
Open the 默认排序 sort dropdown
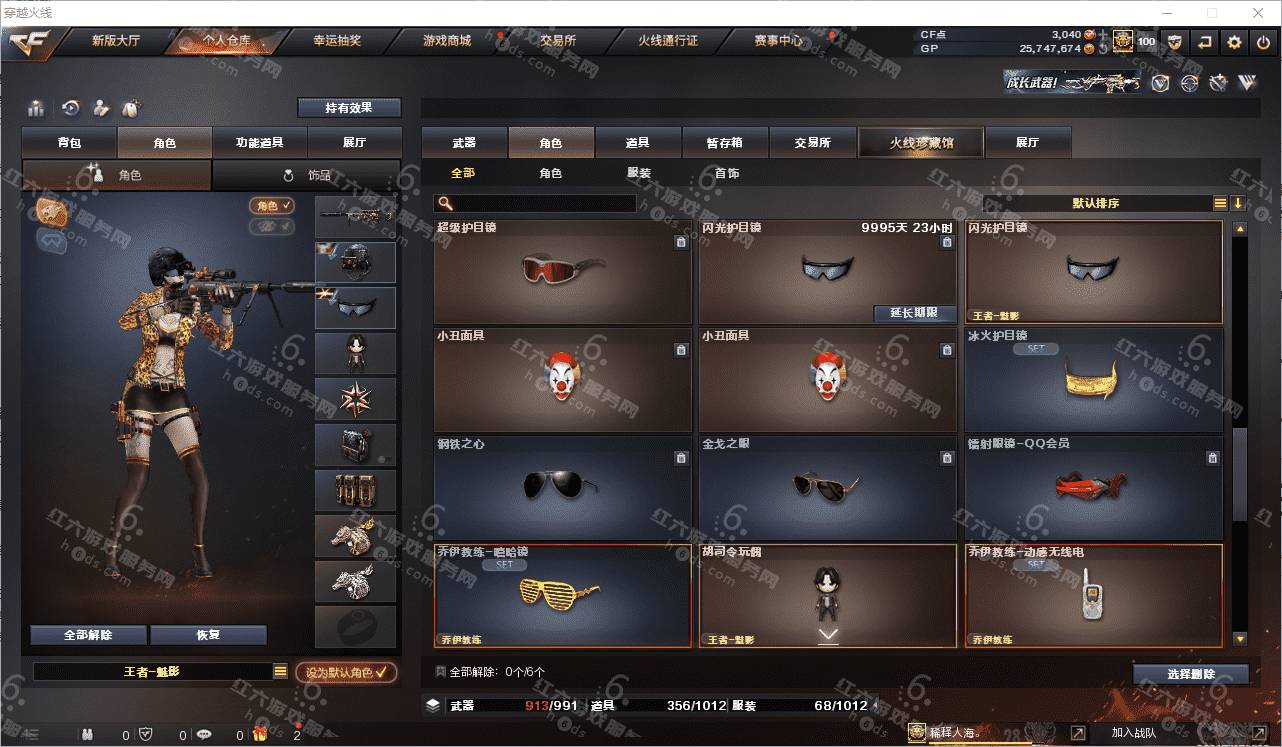(1096, 203)
